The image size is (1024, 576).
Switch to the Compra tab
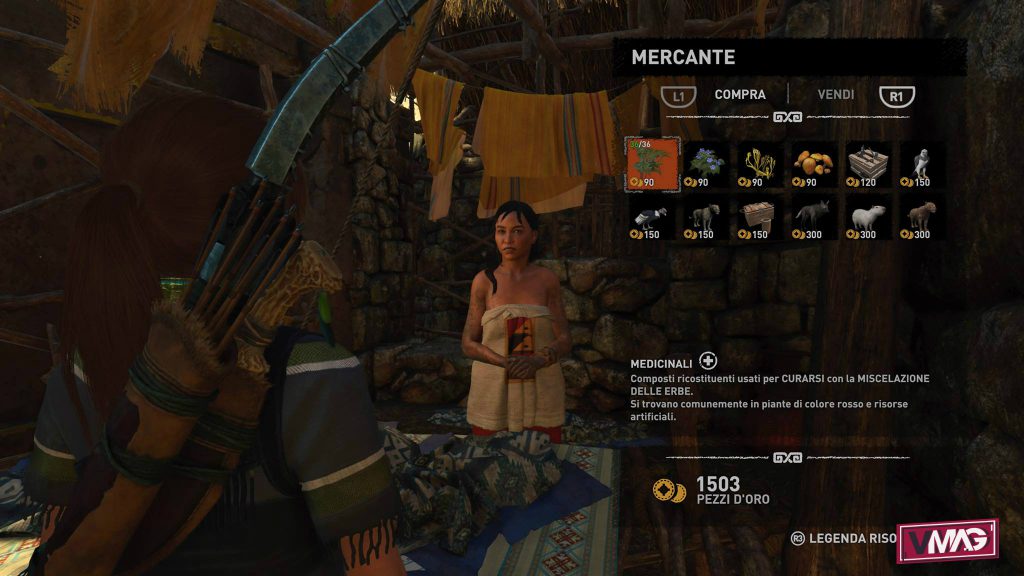(740, 95)
